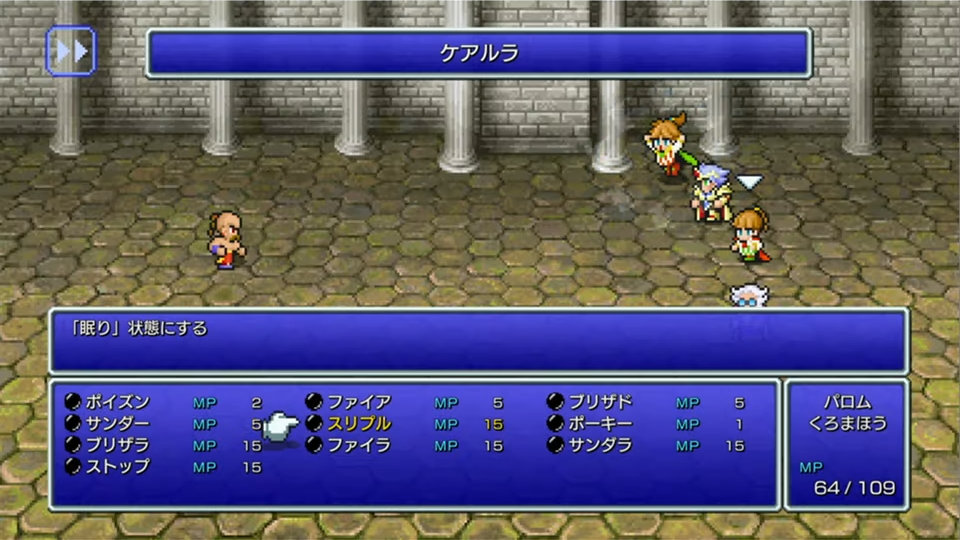Select the ストップ spell
The height and width of the screenshot is (540, 960).
118,466
